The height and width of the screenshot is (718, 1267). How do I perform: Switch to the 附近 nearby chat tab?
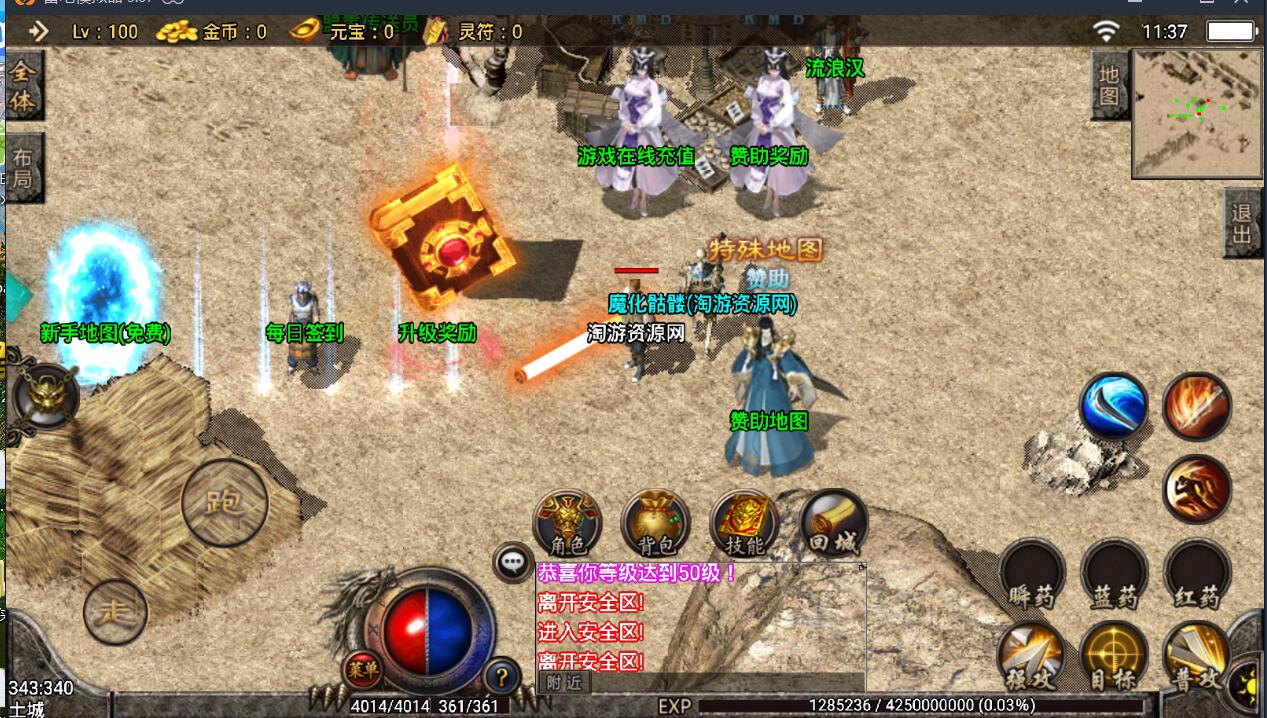565,682
